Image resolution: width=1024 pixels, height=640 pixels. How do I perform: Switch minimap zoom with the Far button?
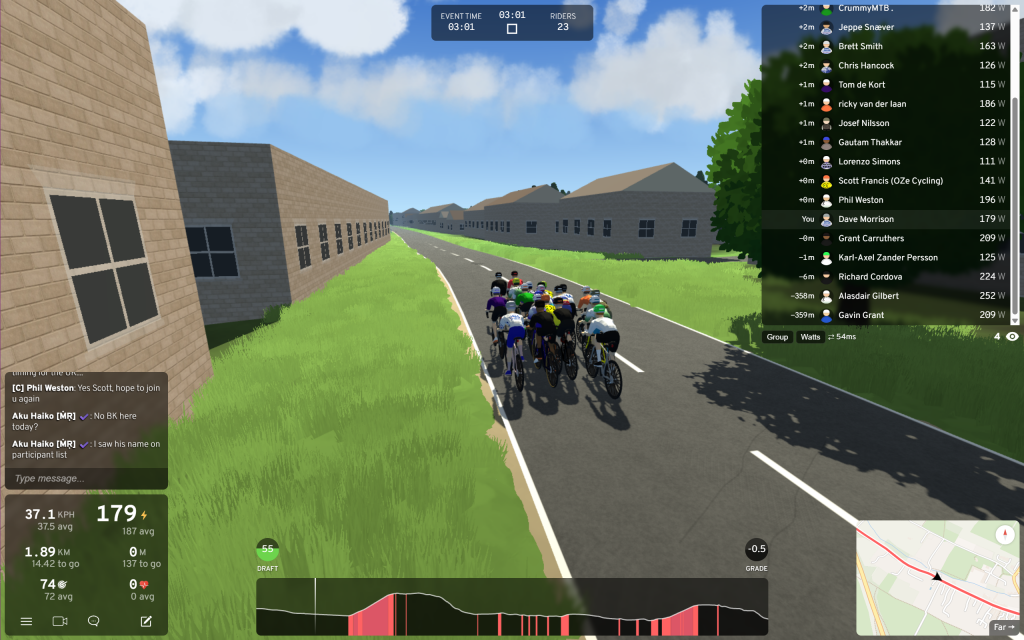coord(1003,627)
